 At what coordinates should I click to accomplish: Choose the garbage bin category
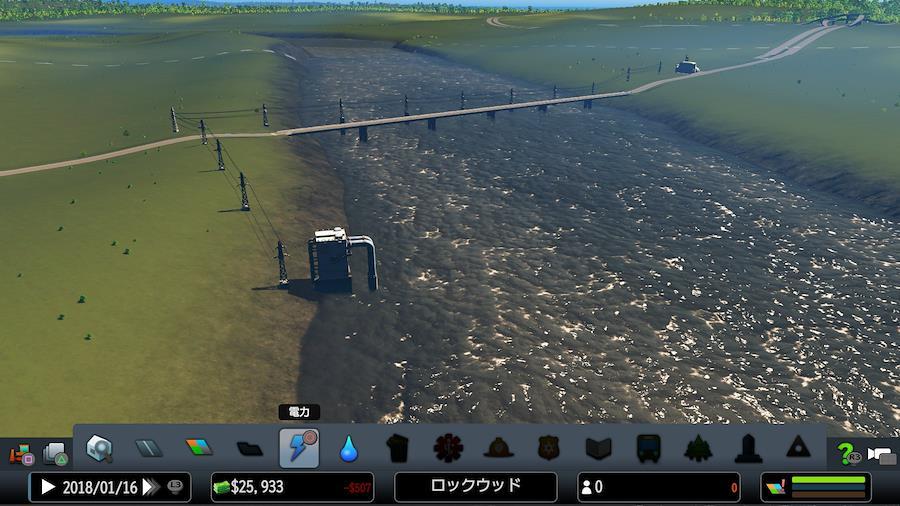[x=398, y=448]
